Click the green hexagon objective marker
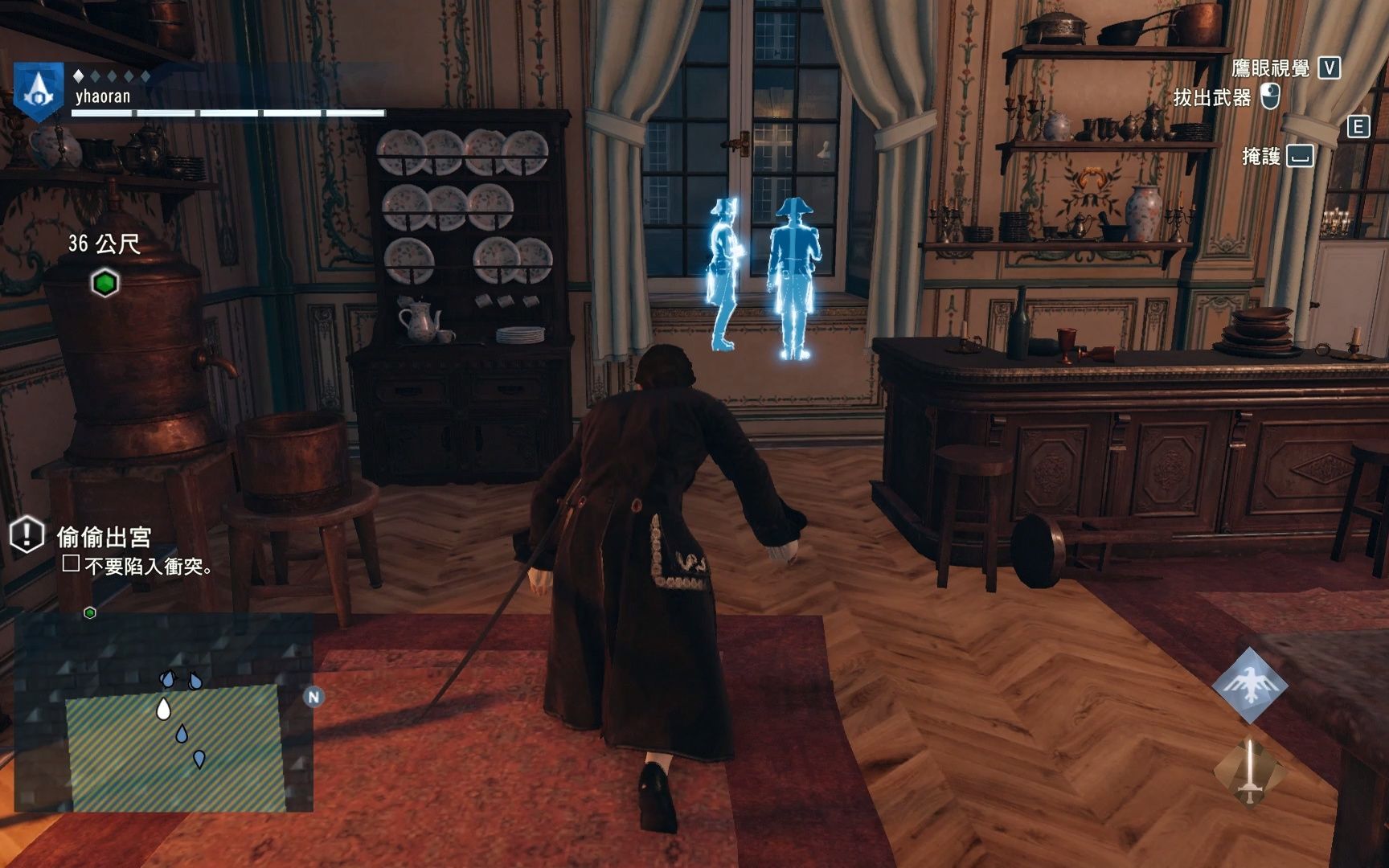The image size is (1389, 868). 104,283
